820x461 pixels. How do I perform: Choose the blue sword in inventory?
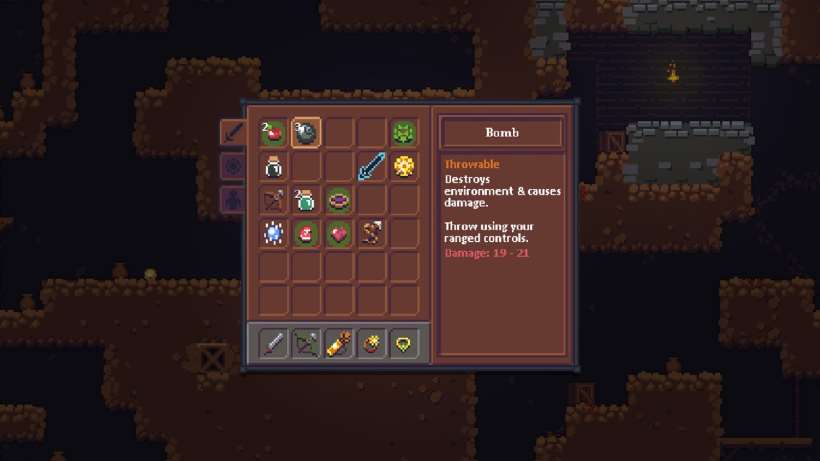coord(371,166)
